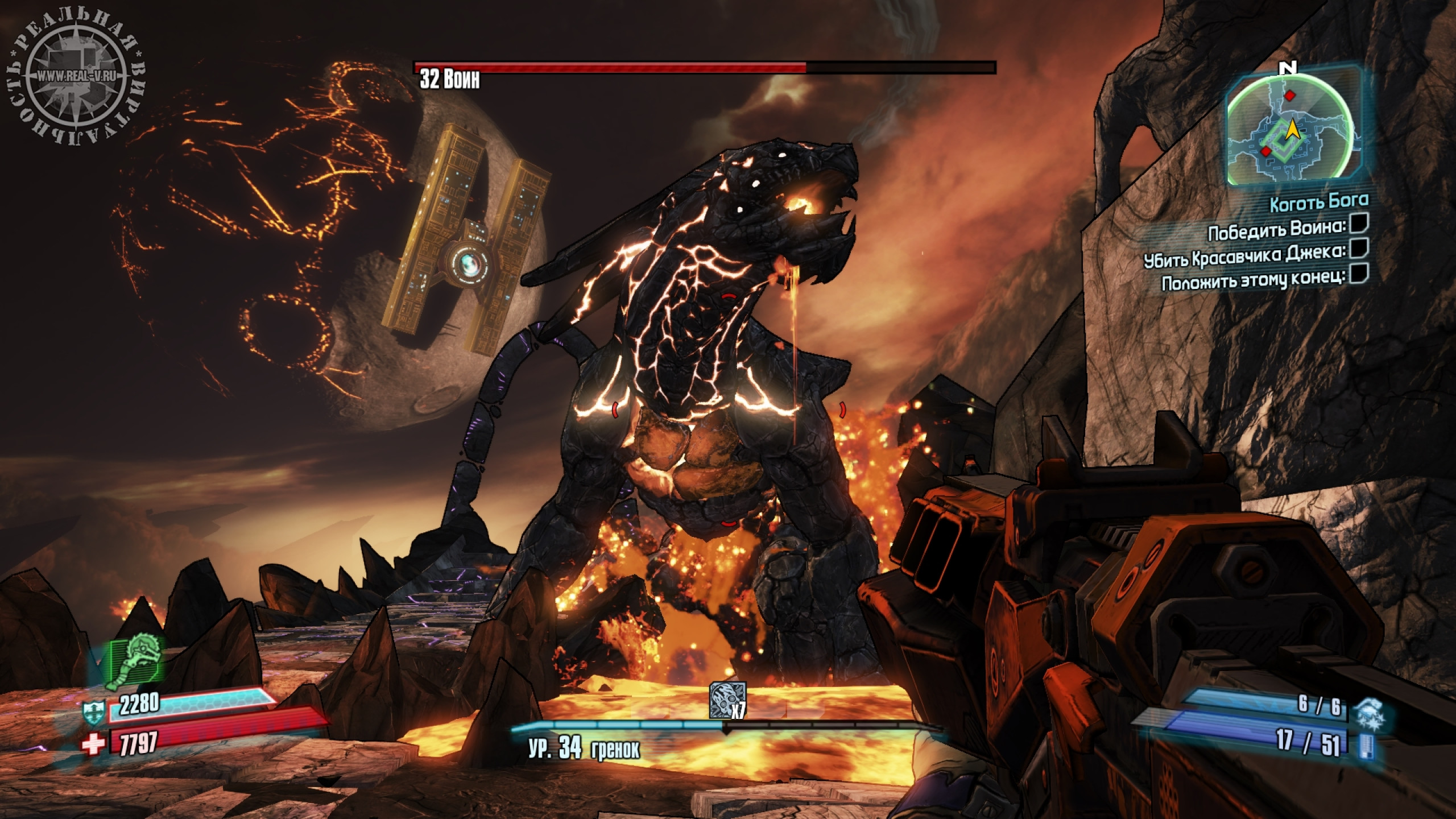The width and height of the screenshot is (1456, 819).
Task: Tick the 'Победить Воина' objective checkbox
Action: click(1360, 225)
